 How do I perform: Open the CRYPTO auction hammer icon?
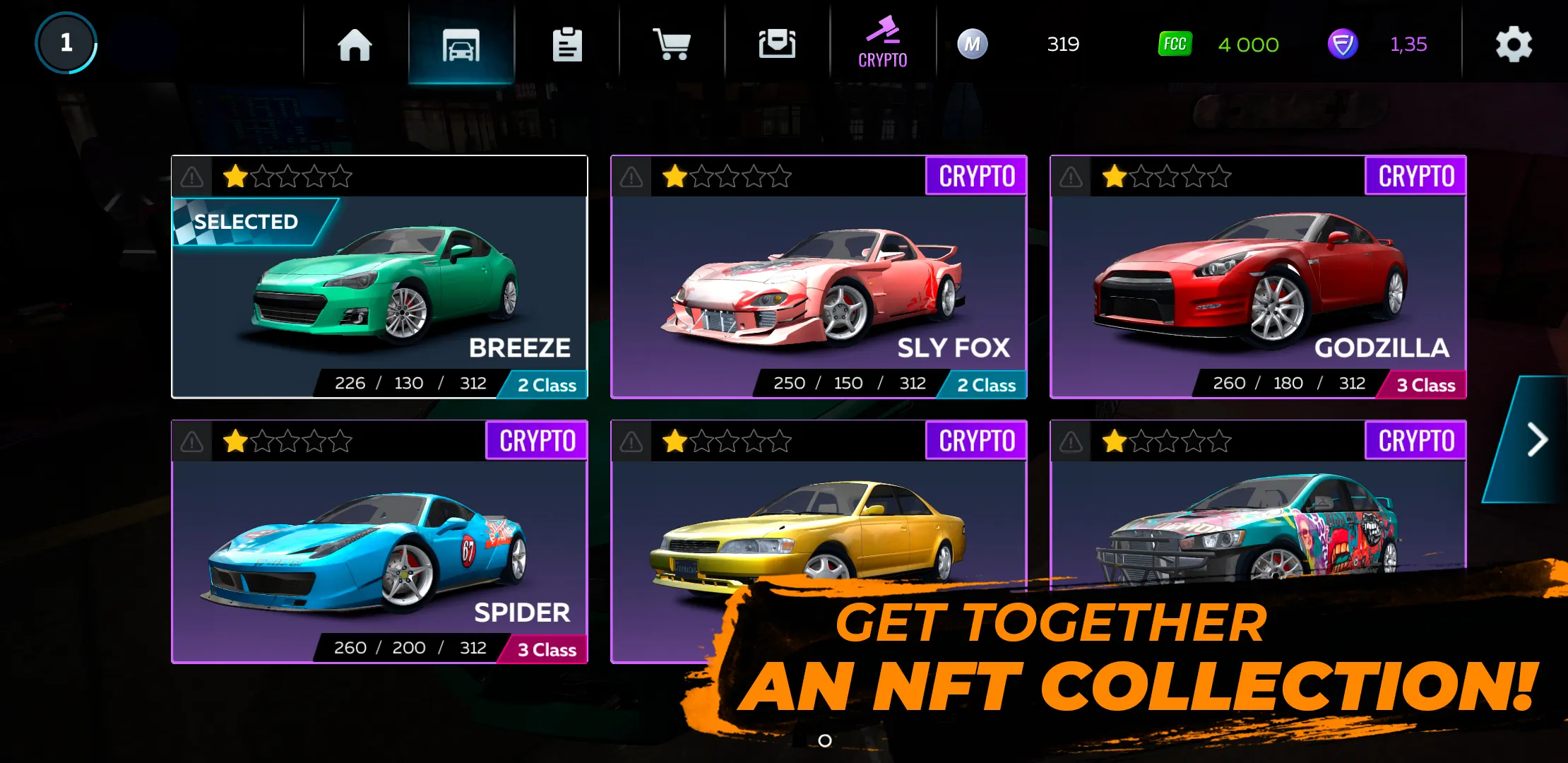[882, 42]
